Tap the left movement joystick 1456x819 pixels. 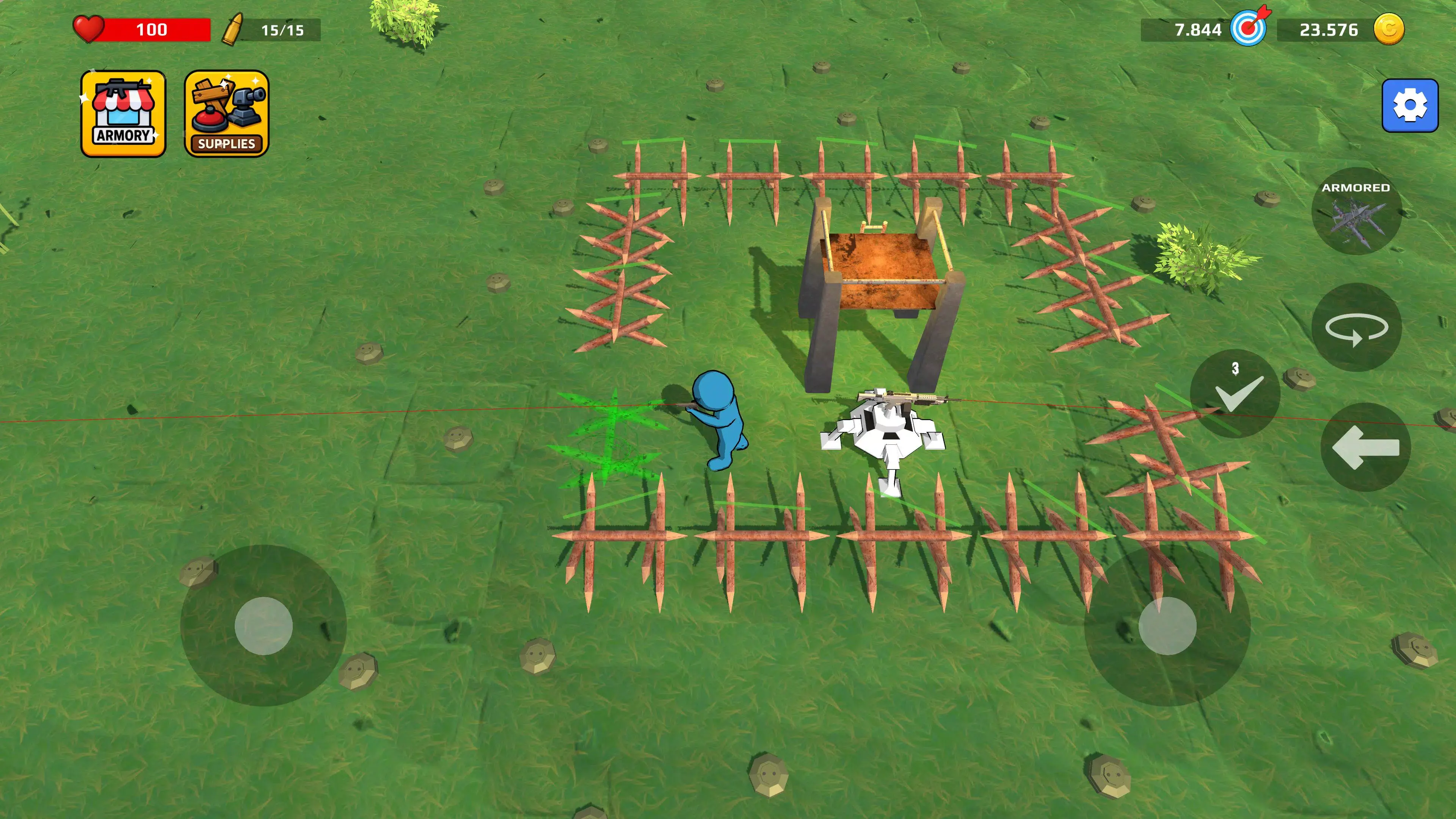[264, 626]
